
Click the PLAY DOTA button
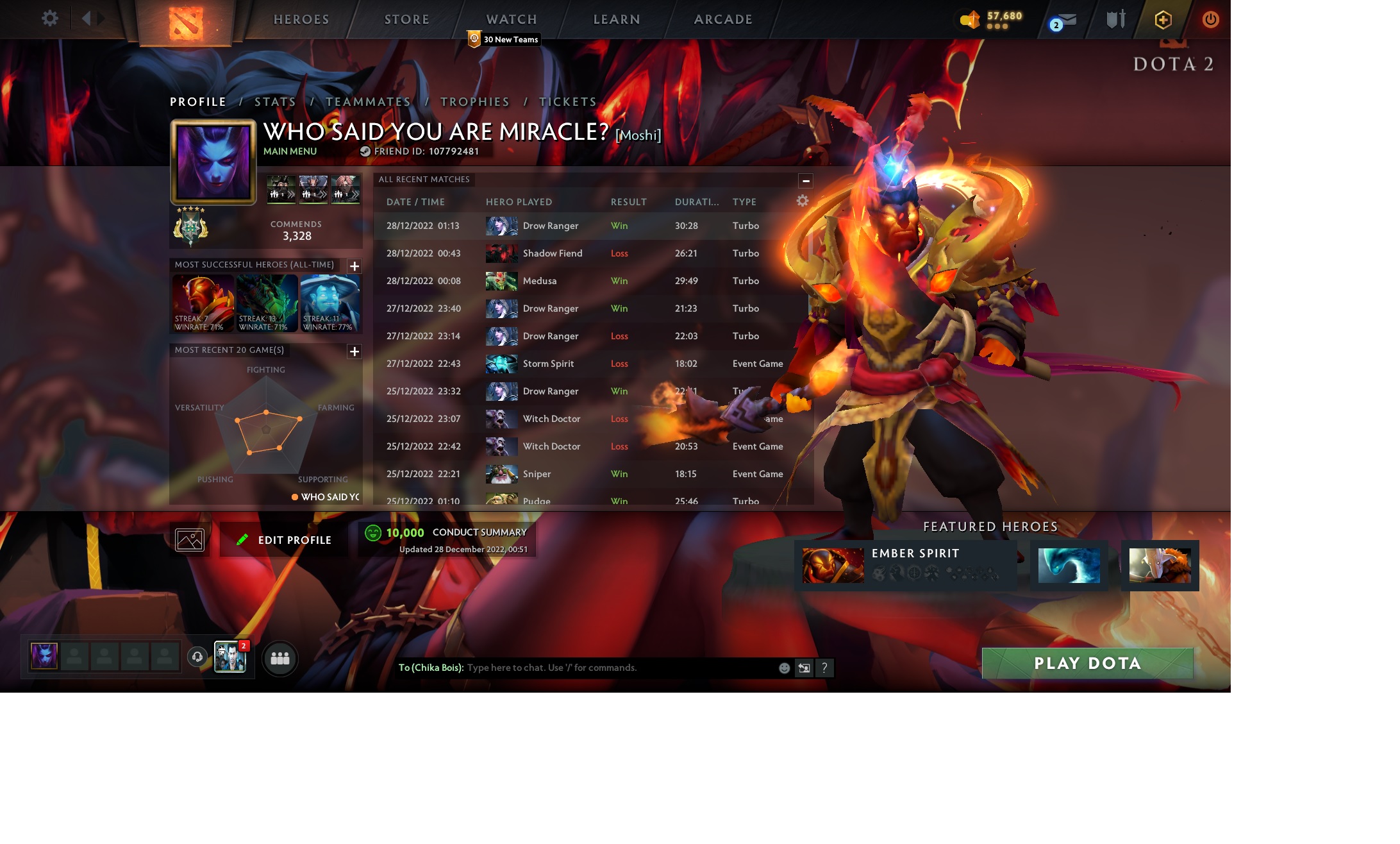1088,664
